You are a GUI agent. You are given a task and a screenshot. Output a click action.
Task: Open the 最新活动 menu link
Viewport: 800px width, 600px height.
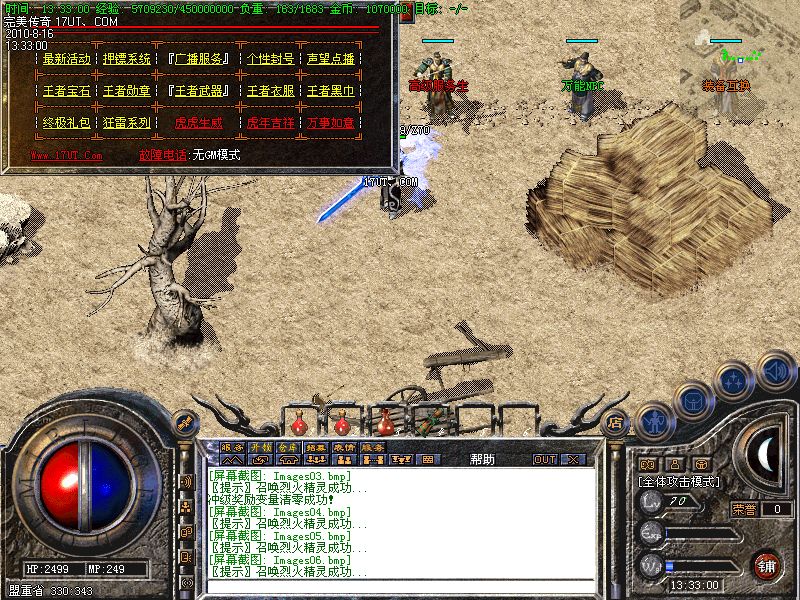[x=67, y=59]
